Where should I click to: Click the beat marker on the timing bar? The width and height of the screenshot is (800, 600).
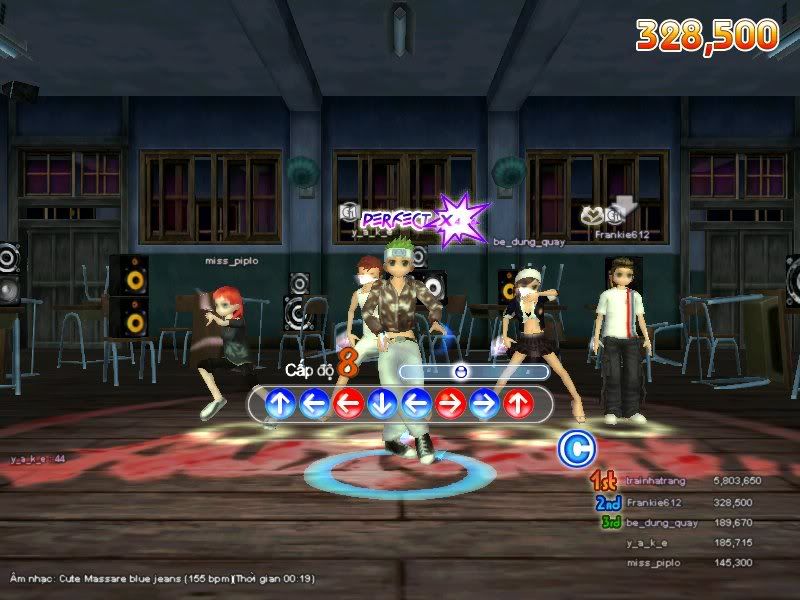(461, 372)
